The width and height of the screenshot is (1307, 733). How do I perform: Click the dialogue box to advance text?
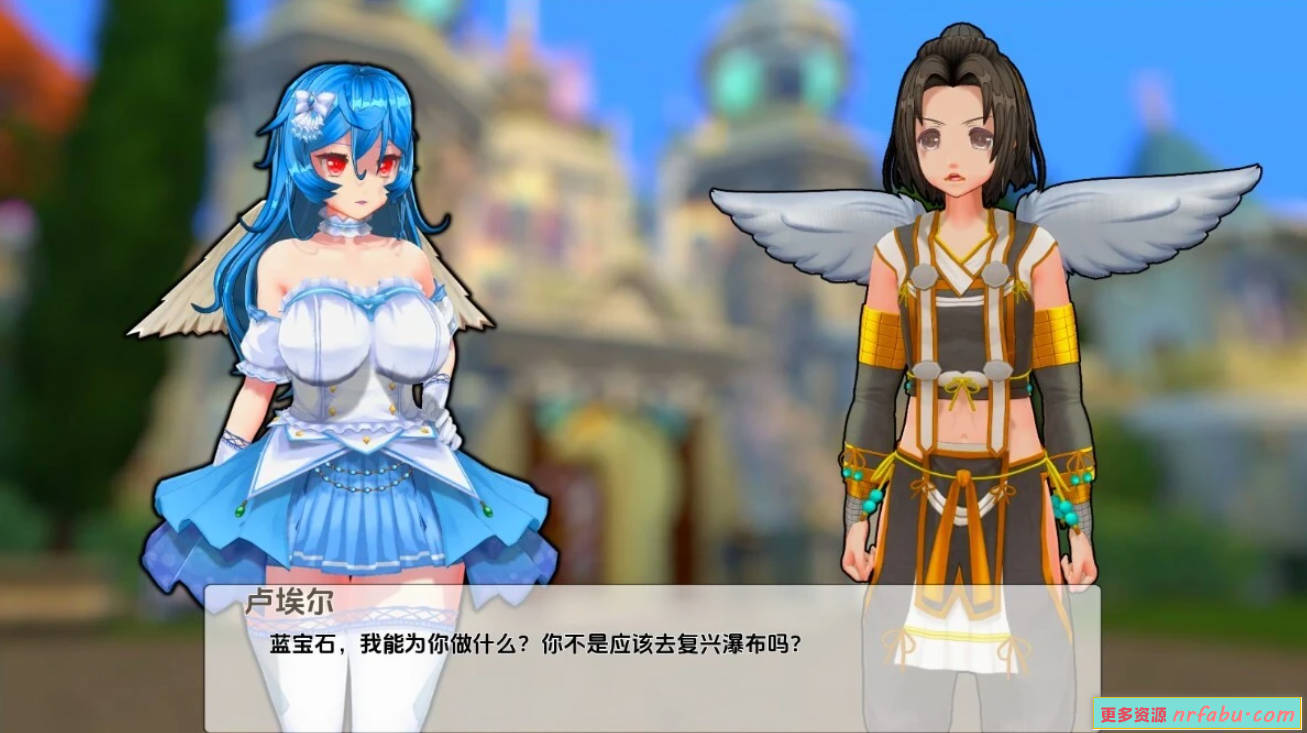click(650, 670)
